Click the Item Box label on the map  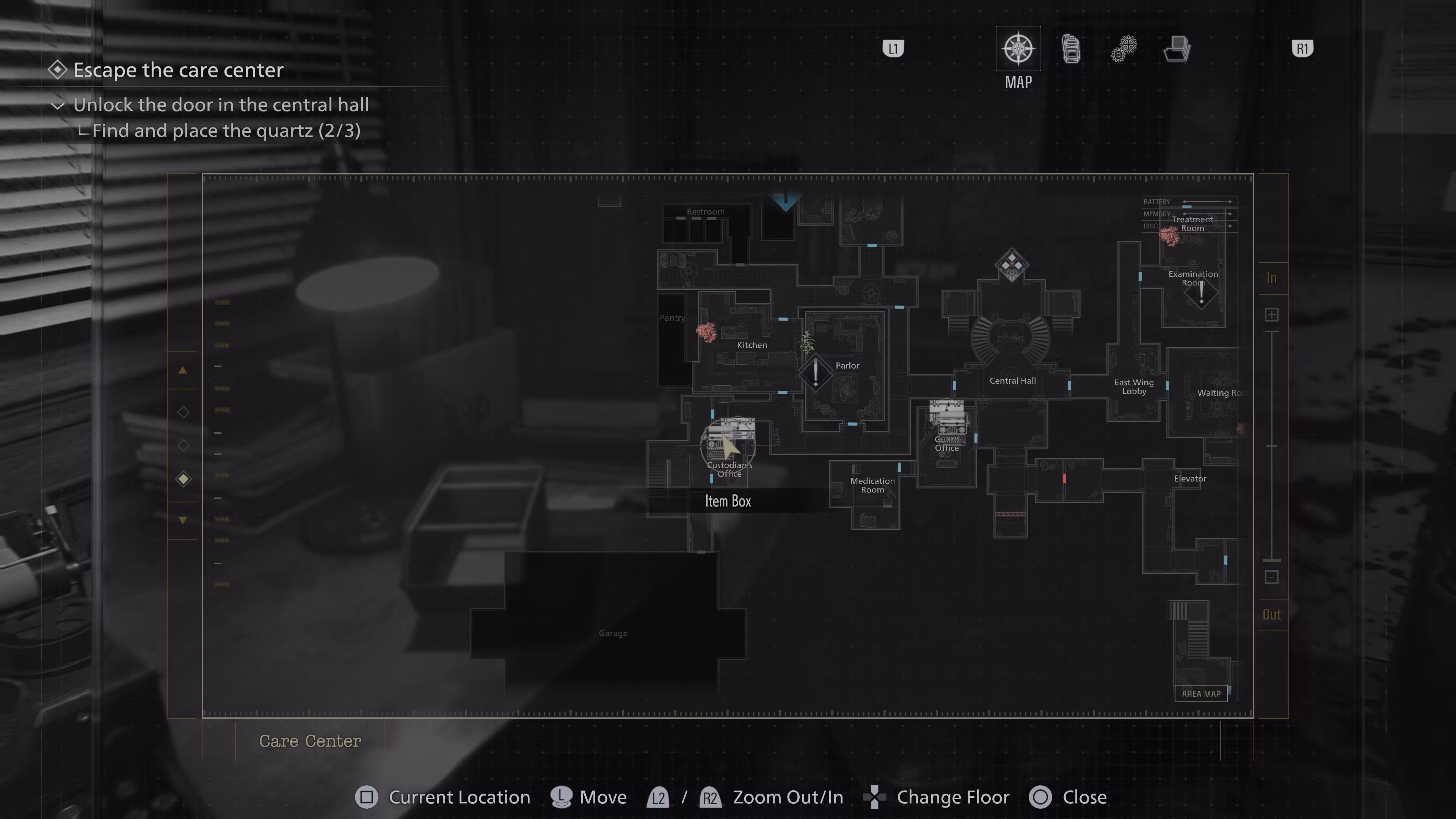pos(728,501)
